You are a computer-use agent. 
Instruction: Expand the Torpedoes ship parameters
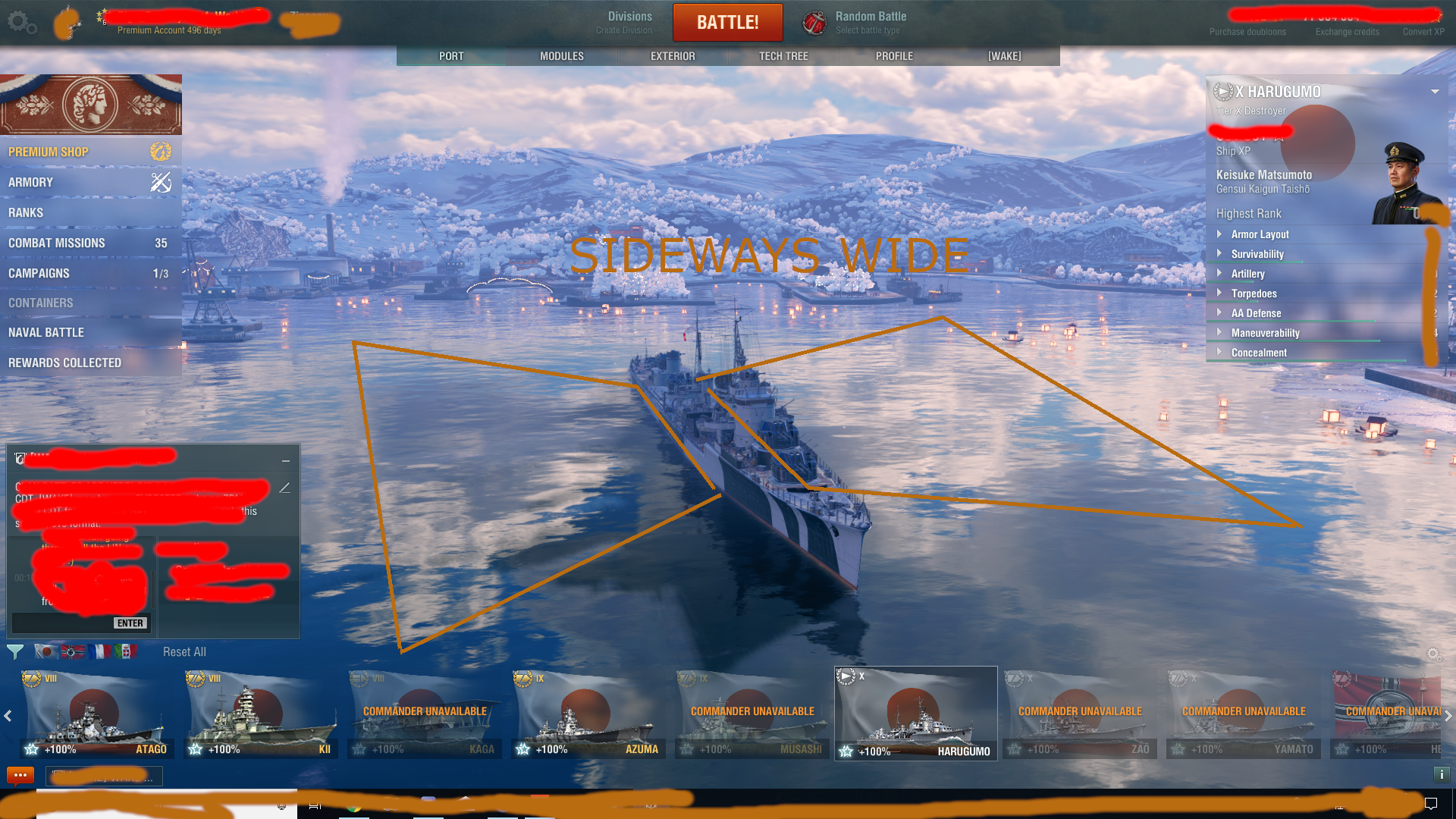pos(1254,293)
